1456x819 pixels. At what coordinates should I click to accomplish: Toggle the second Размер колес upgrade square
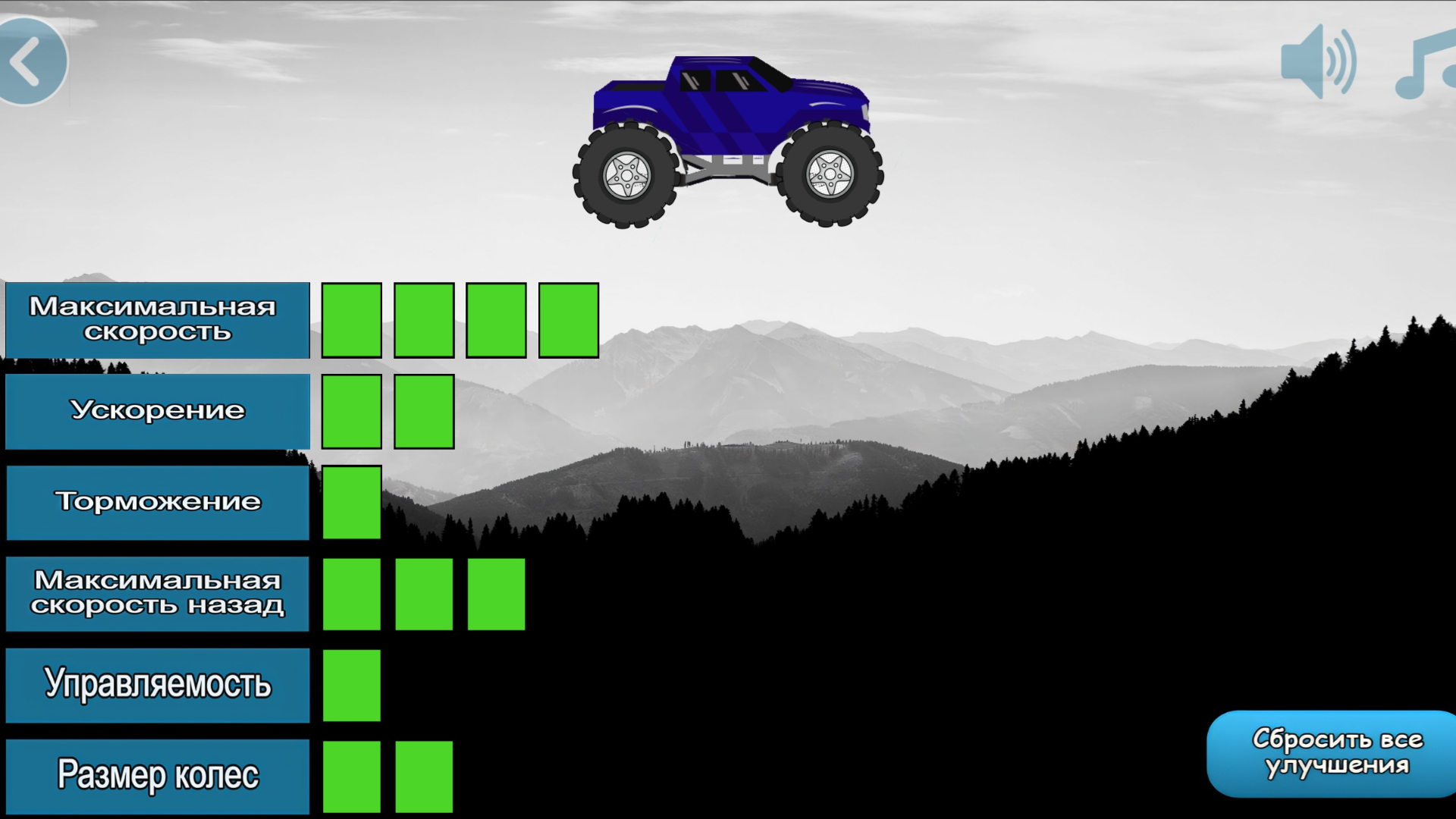(423, 775)
